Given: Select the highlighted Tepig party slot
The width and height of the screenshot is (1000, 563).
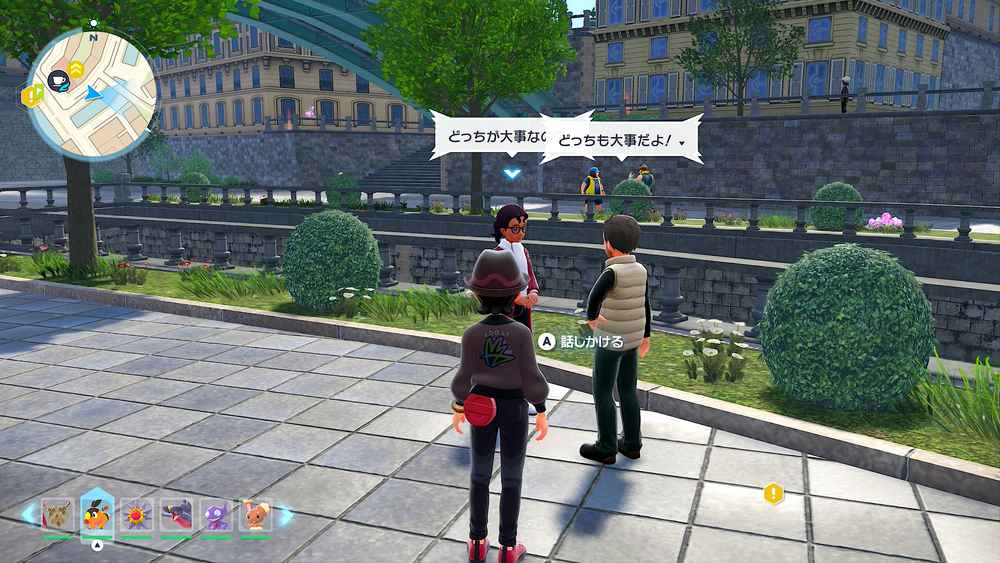Looking at the screenshot, I should [97, 514].
